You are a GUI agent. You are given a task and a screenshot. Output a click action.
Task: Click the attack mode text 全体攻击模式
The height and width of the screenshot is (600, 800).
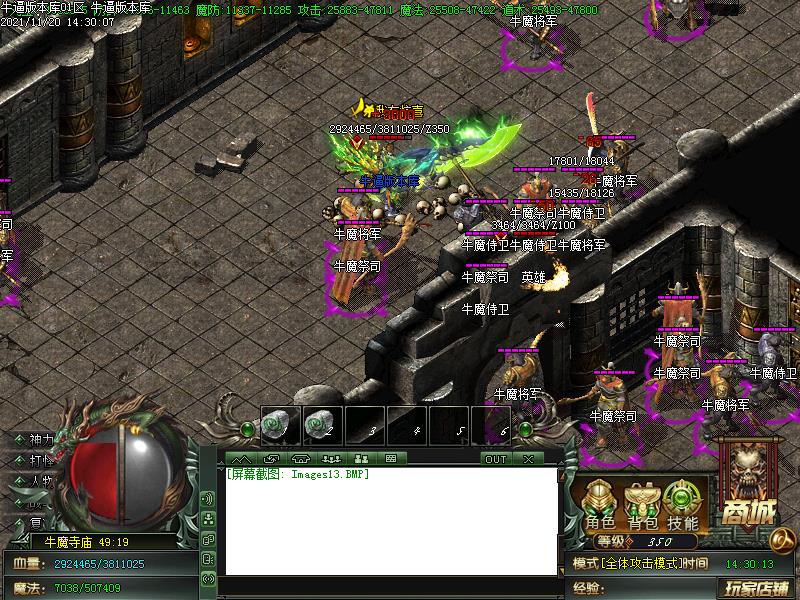pyautogui.click(x=640, y=564)
